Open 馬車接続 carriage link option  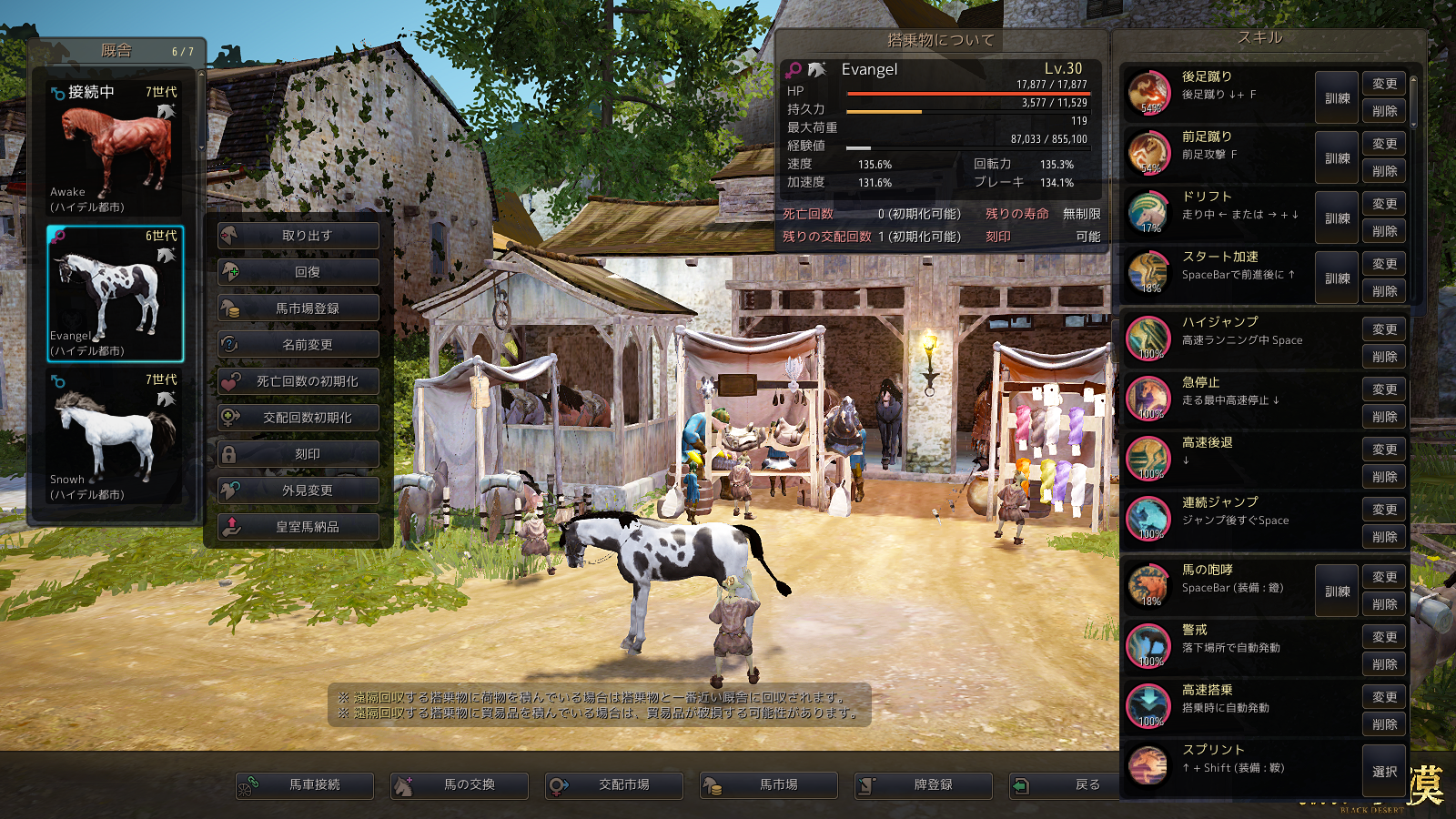point(305,785)
